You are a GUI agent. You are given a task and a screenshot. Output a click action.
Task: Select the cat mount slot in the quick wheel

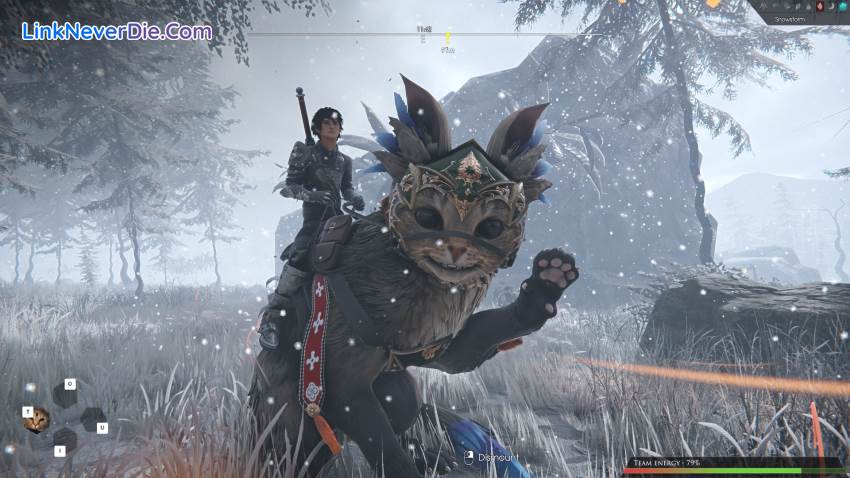38,420
